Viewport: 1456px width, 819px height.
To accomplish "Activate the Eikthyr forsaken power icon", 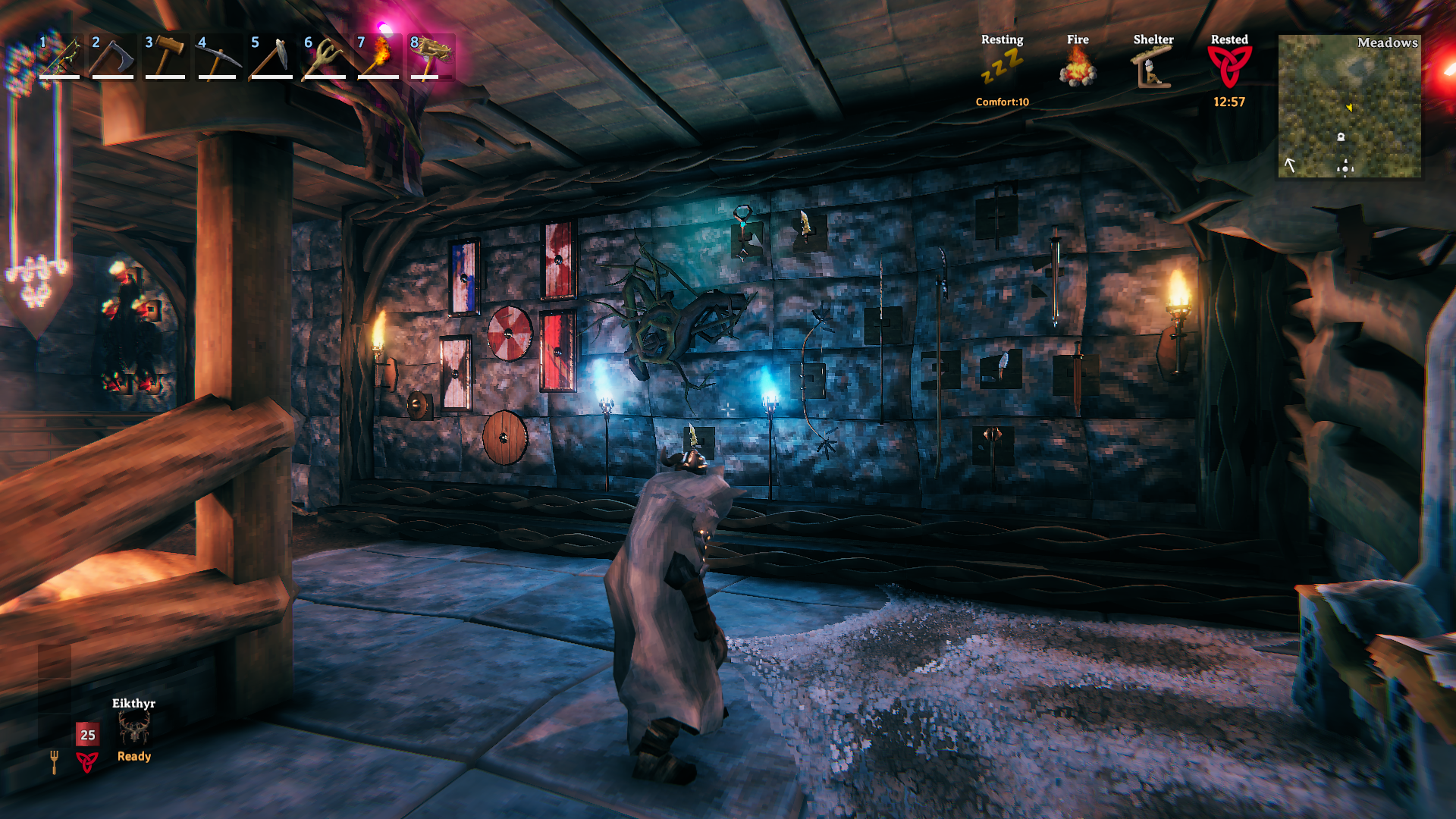I will (134, 730).
